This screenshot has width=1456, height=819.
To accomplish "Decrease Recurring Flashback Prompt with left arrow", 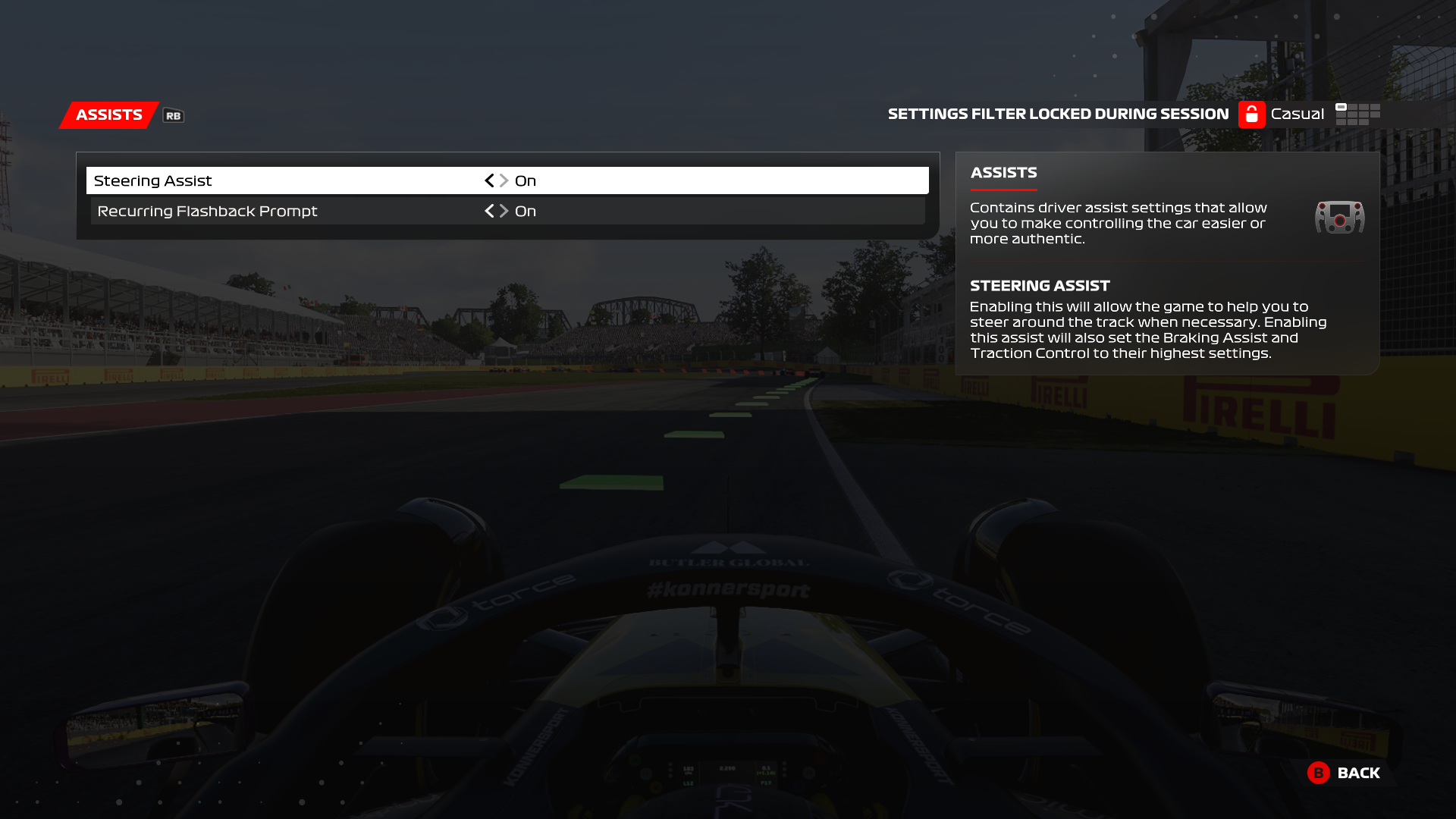I will click(x=489, y=211).
